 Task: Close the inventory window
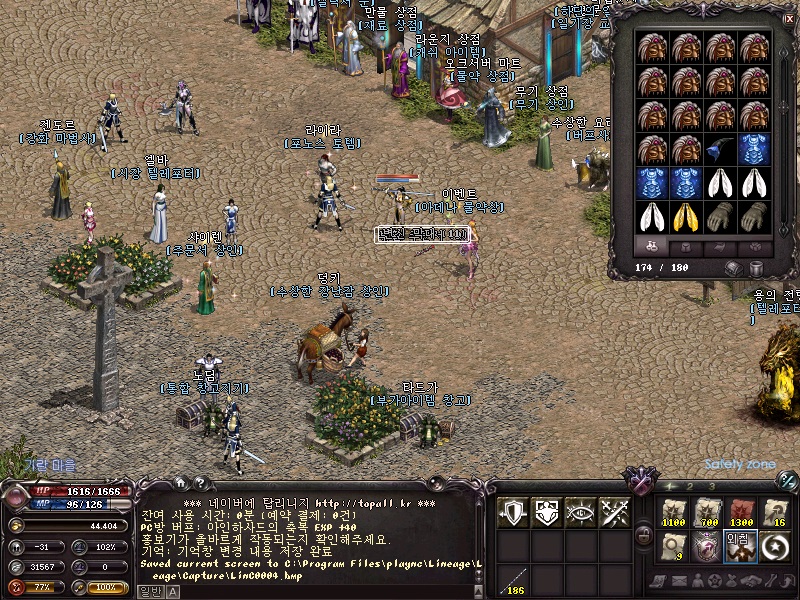pyautogui.click(x=788, y=17)
